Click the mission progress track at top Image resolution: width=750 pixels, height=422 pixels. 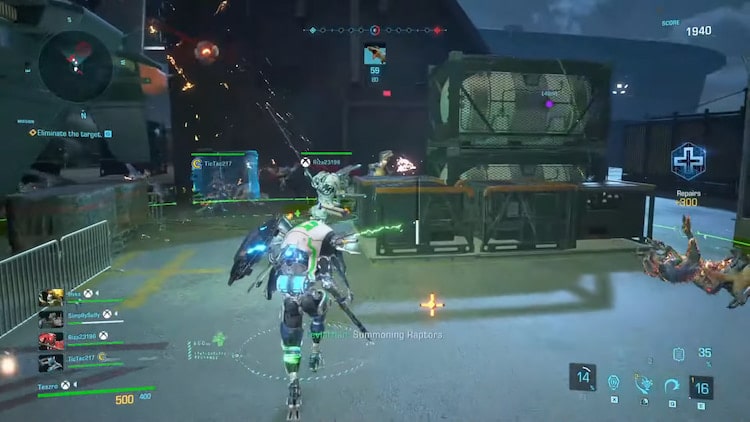pyautogui.click(x=374, y=31)
